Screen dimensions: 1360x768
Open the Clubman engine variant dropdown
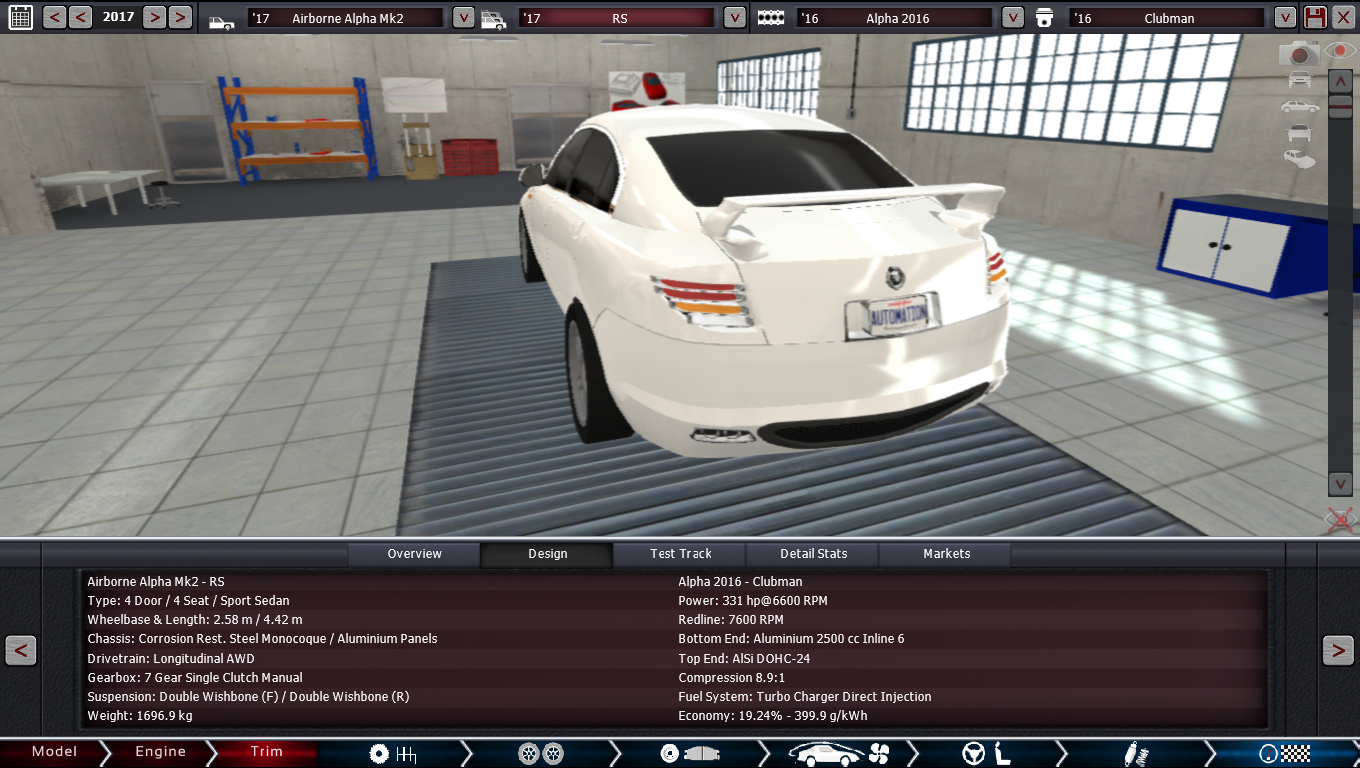coord(1285,17)
